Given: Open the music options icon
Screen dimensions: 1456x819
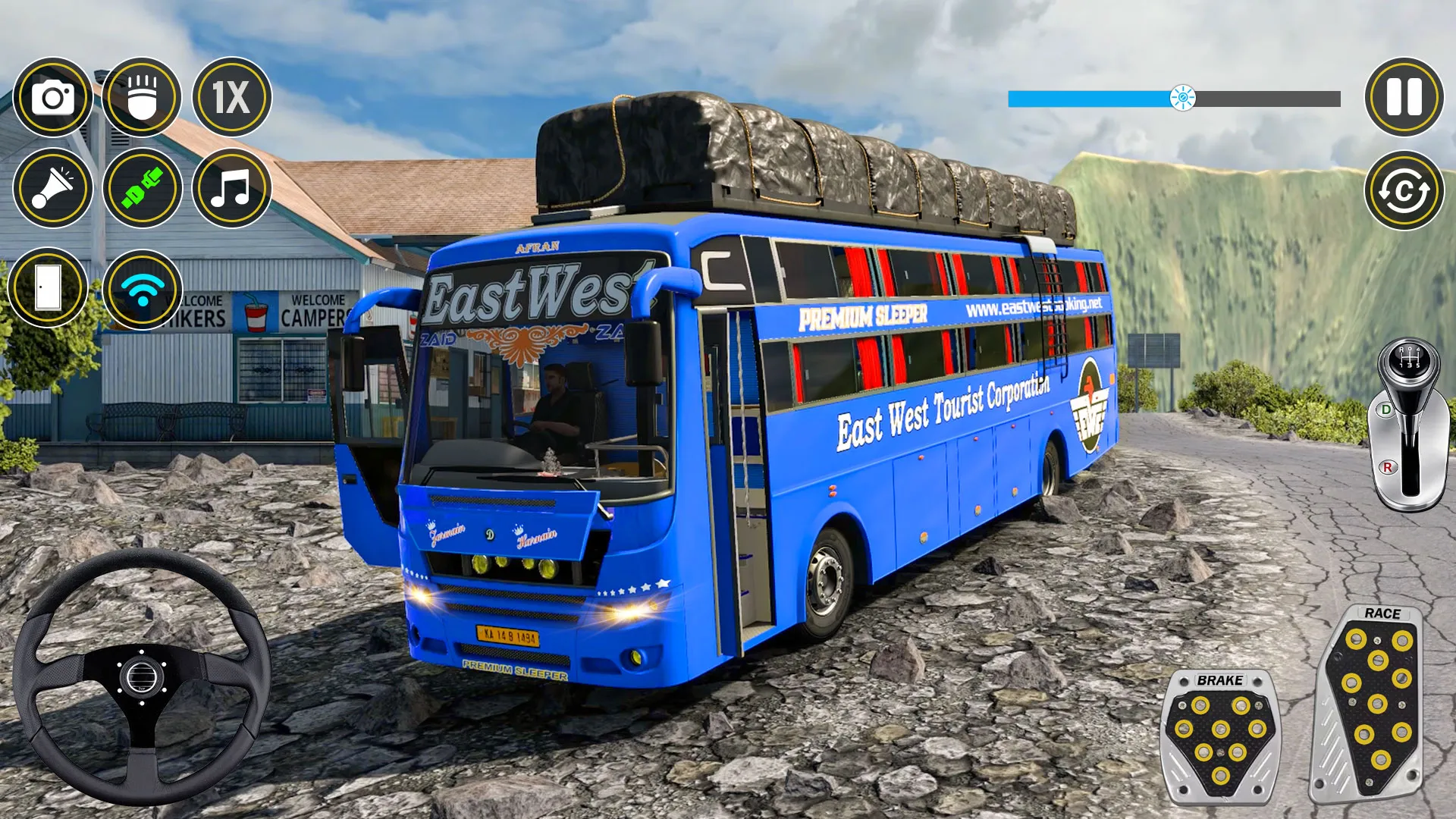Looking at the screenshot, I should (230, 188).
